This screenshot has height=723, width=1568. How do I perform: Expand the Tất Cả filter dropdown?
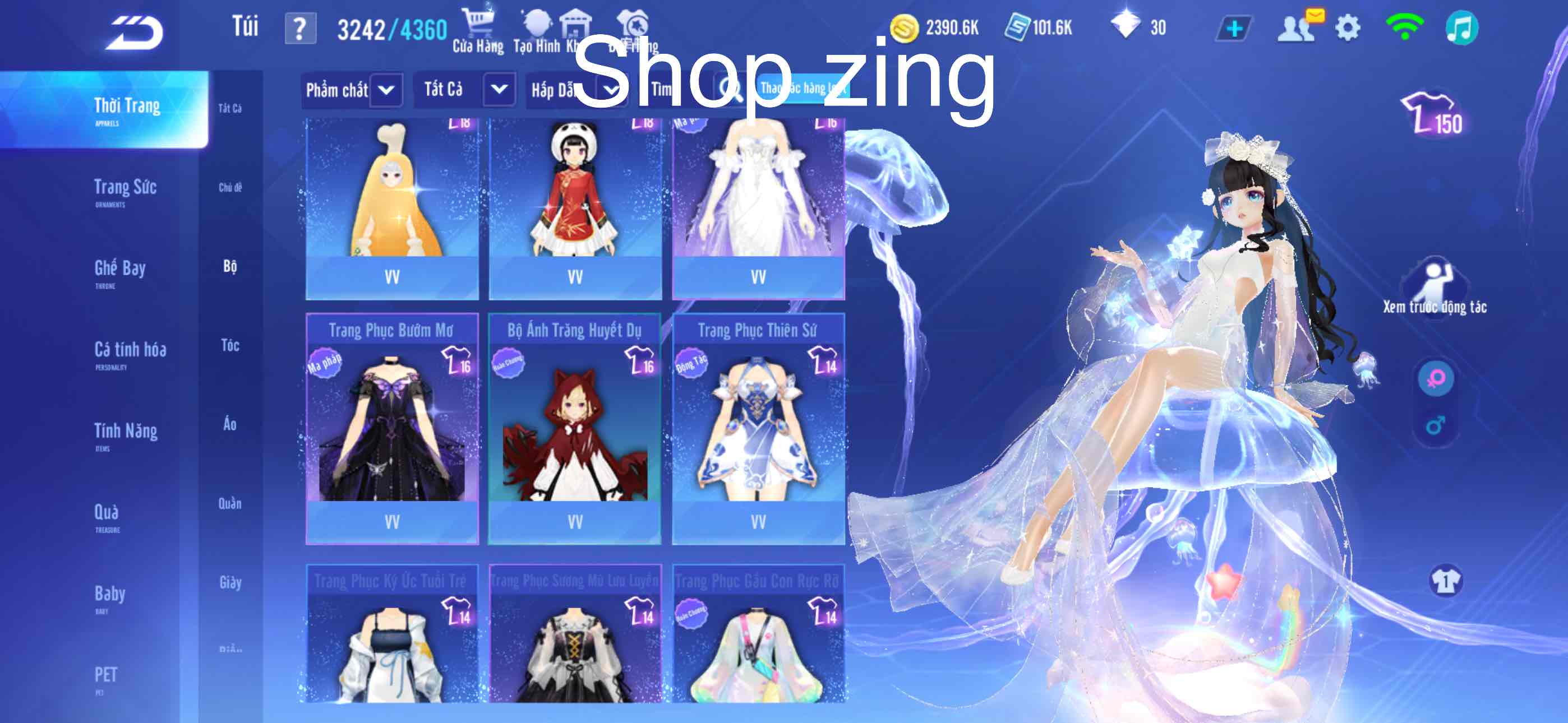[499, 90]
